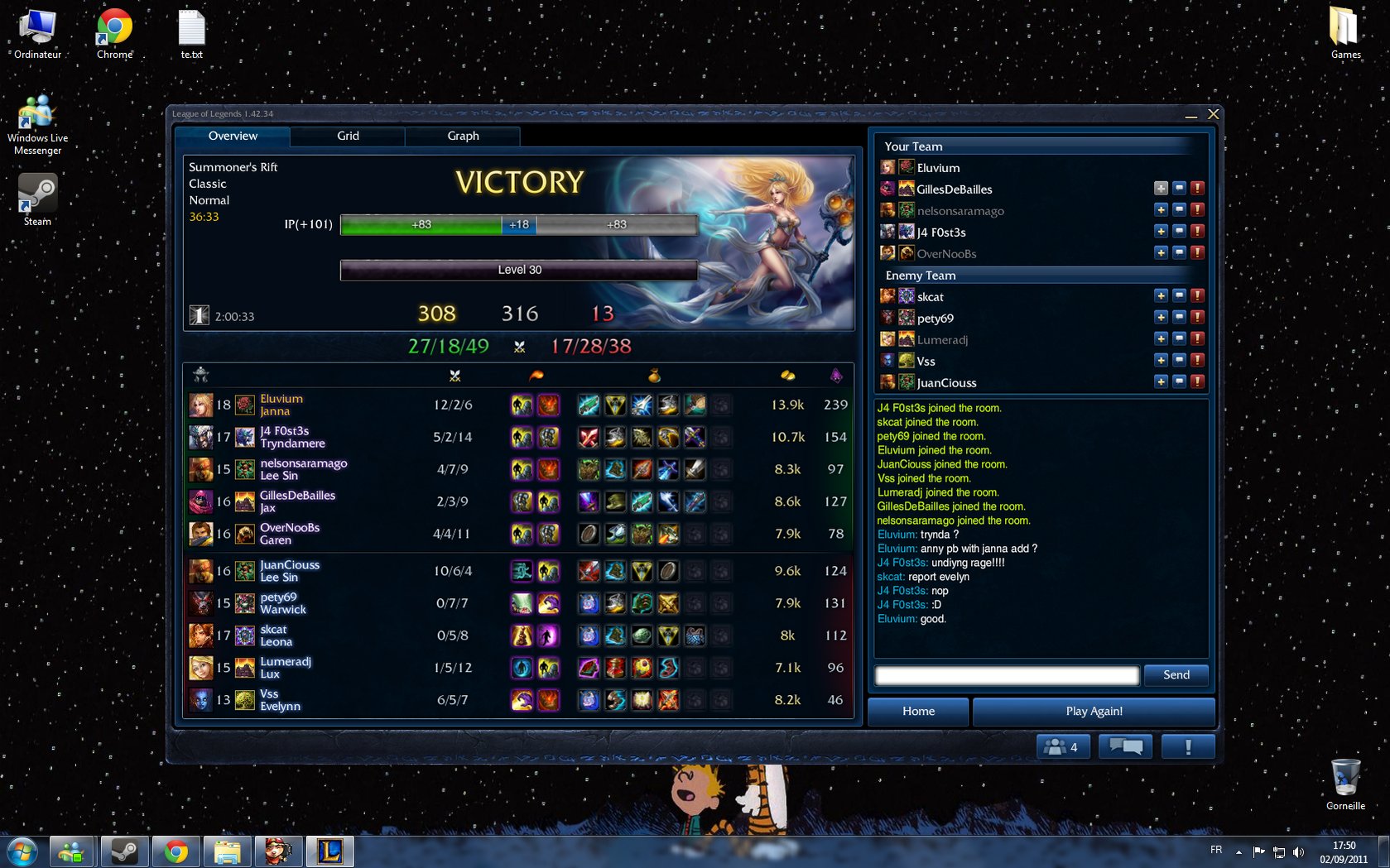Image resolution: width=1390 pixels, height=868 pixels.
Task: Open the Graph tab
Action: (463, 136)
